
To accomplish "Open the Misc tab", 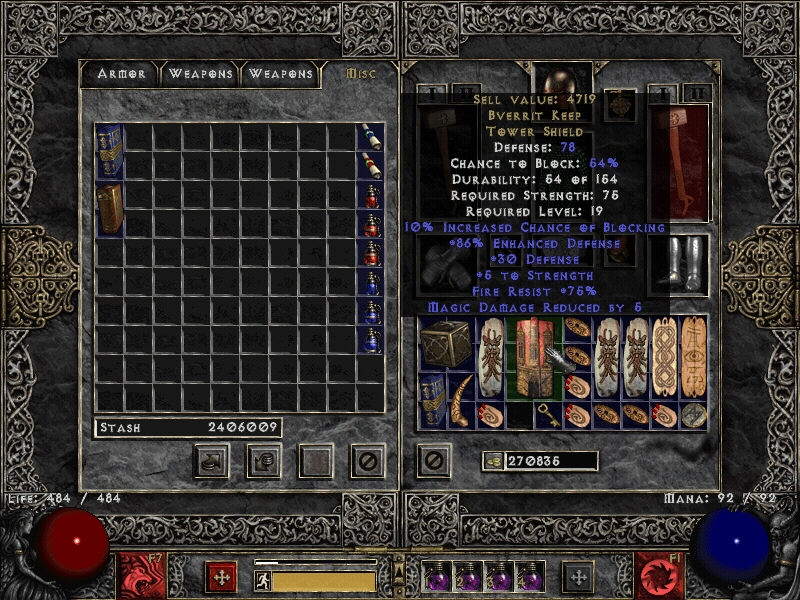I will pos(360,74).
